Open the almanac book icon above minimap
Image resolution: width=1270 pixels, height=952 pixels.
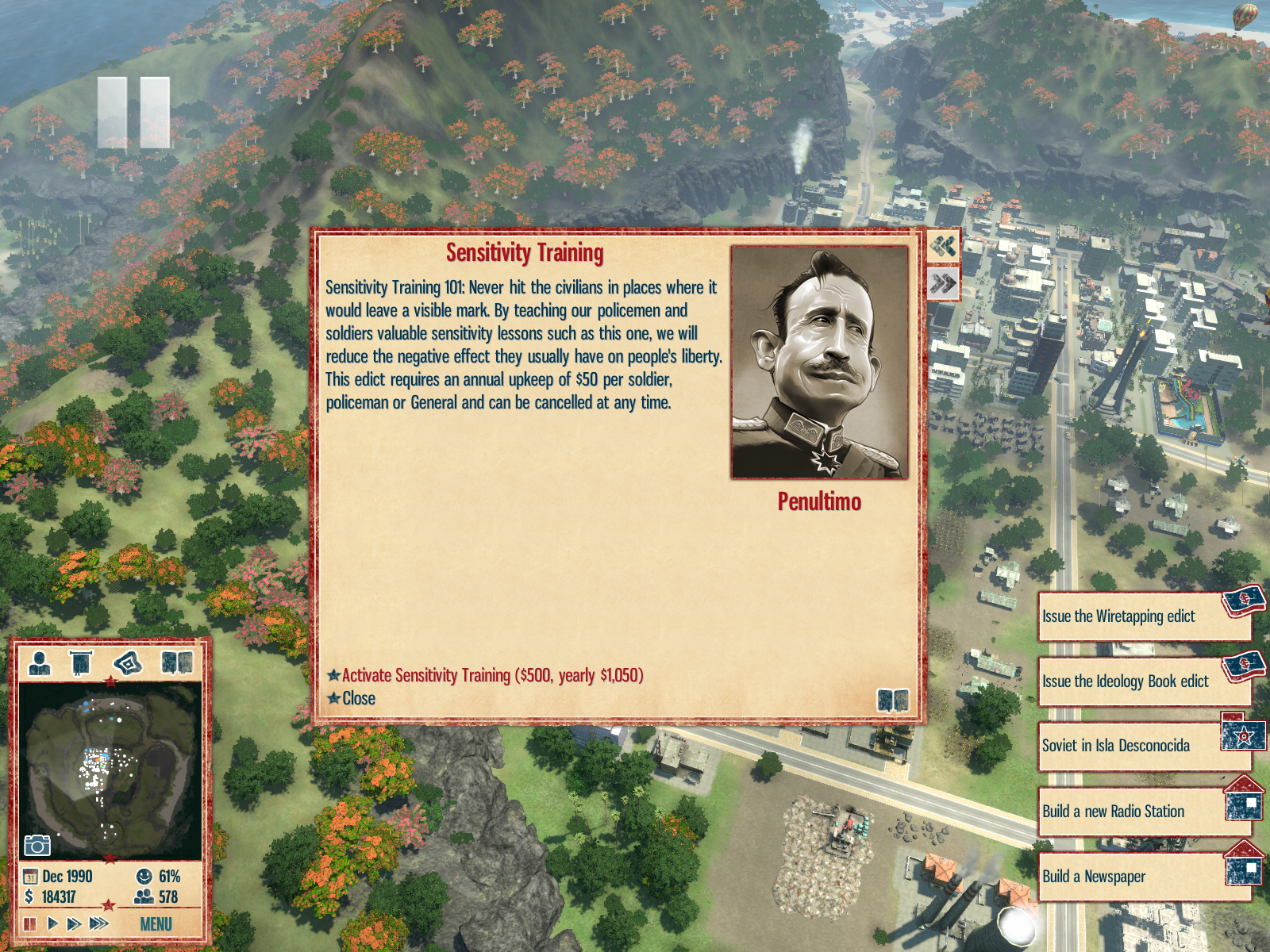[177, 662]
